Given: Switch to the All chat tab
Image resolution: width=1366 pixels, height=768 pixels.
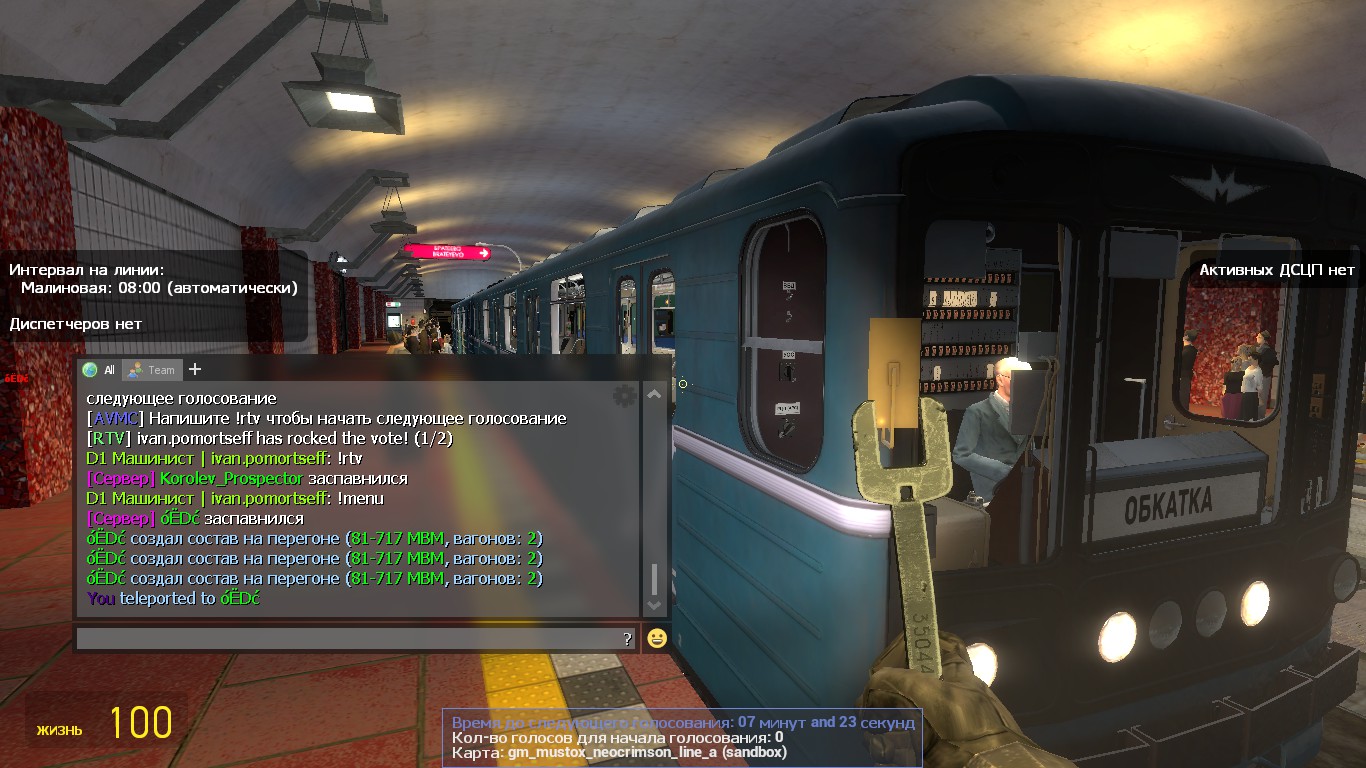Looking at the screenshot, I should click(x=99, y=370).
